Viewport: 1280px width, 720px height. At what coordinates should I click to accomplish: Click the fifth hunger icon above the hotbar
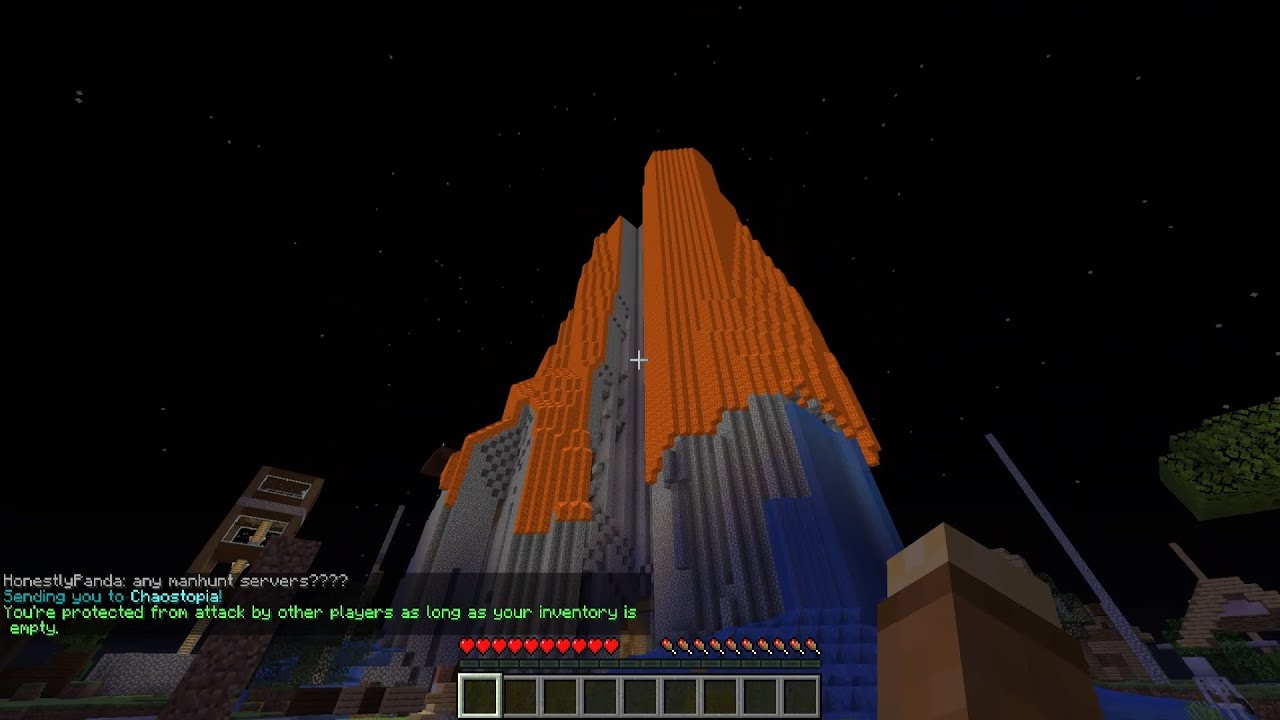pos(730,645)
